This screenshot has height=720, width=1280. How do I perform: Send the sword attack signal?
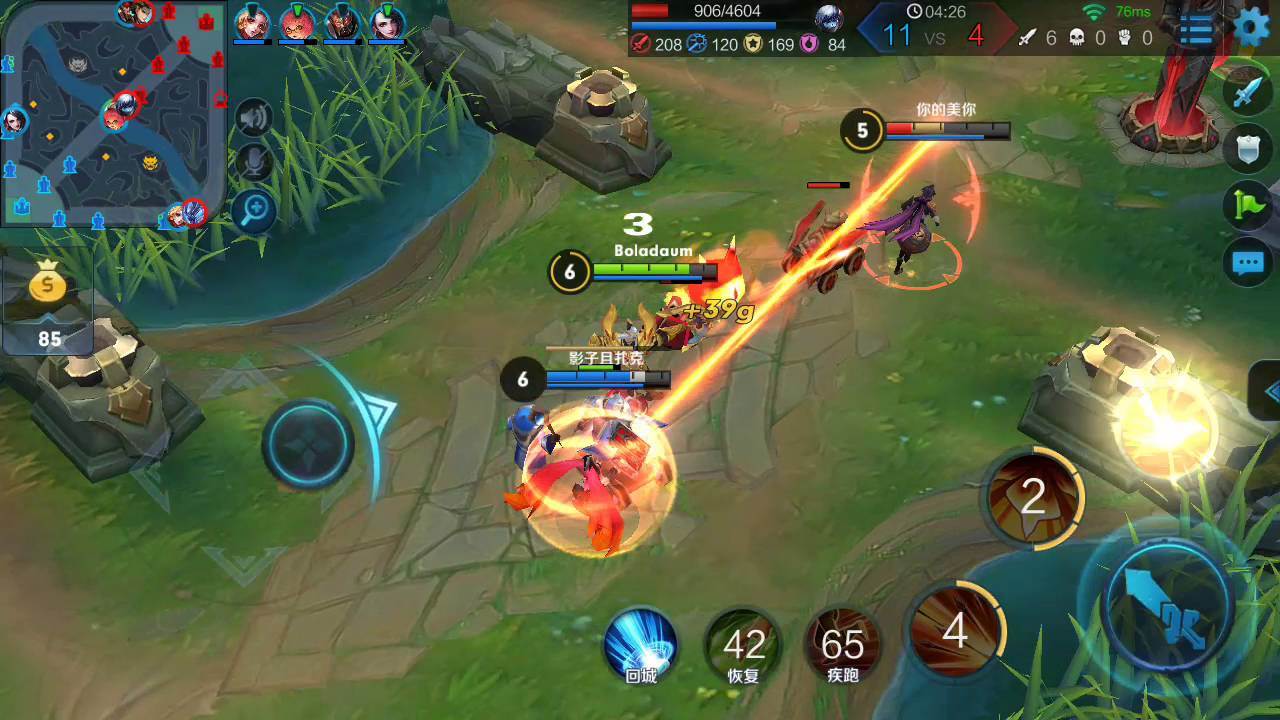click(1247, 92)
